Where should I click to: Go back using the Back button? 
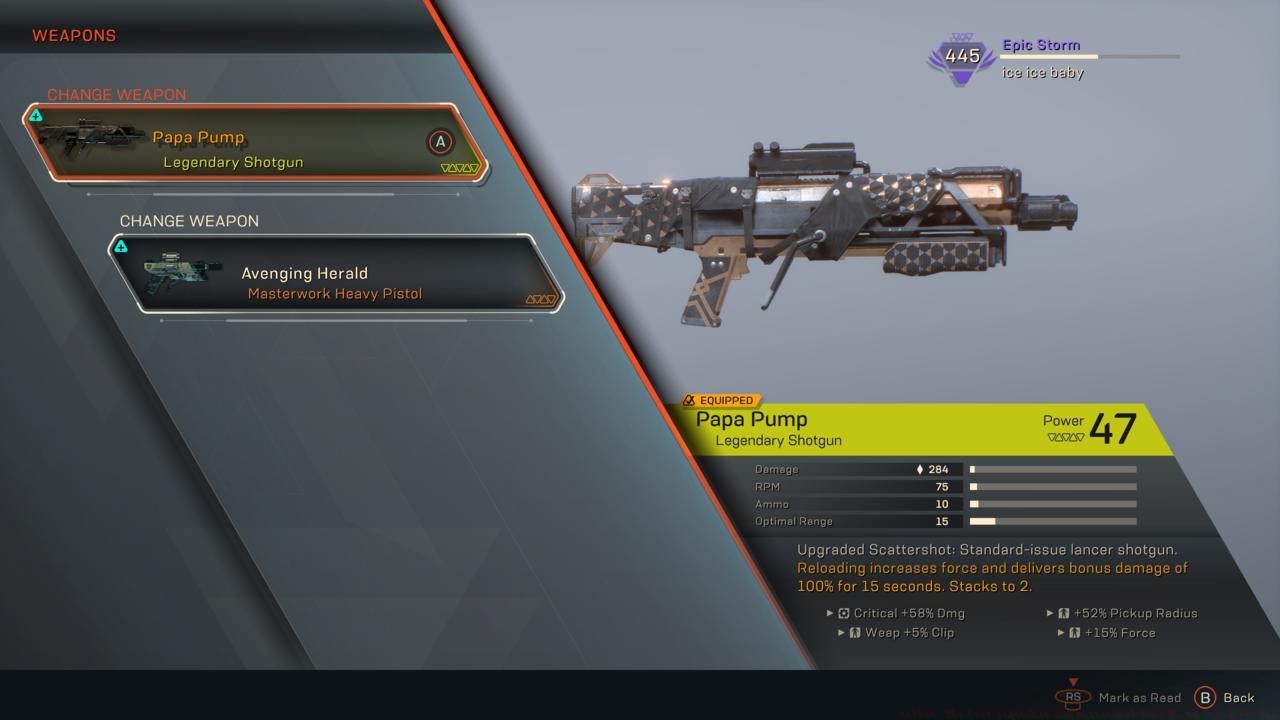pyautogui.click(x=1224, y=698)
